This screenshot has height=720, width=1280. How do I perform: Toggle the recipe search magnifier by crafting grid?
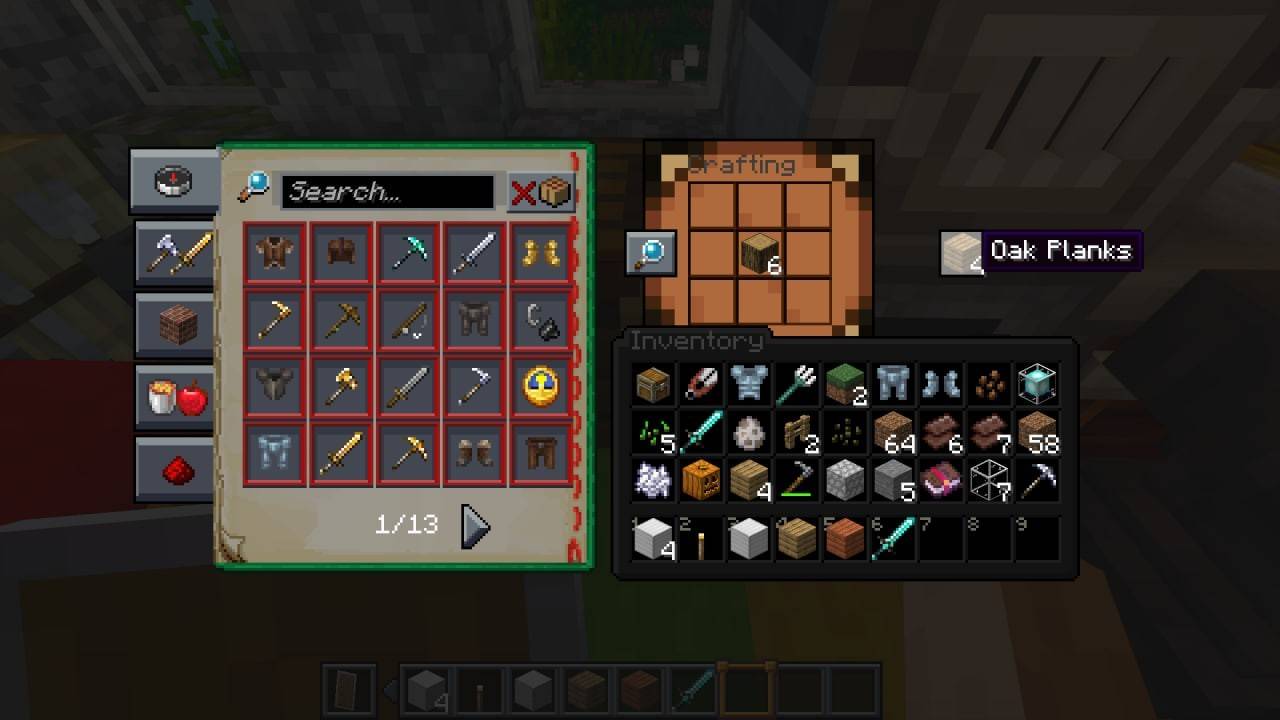pos(651,253)
